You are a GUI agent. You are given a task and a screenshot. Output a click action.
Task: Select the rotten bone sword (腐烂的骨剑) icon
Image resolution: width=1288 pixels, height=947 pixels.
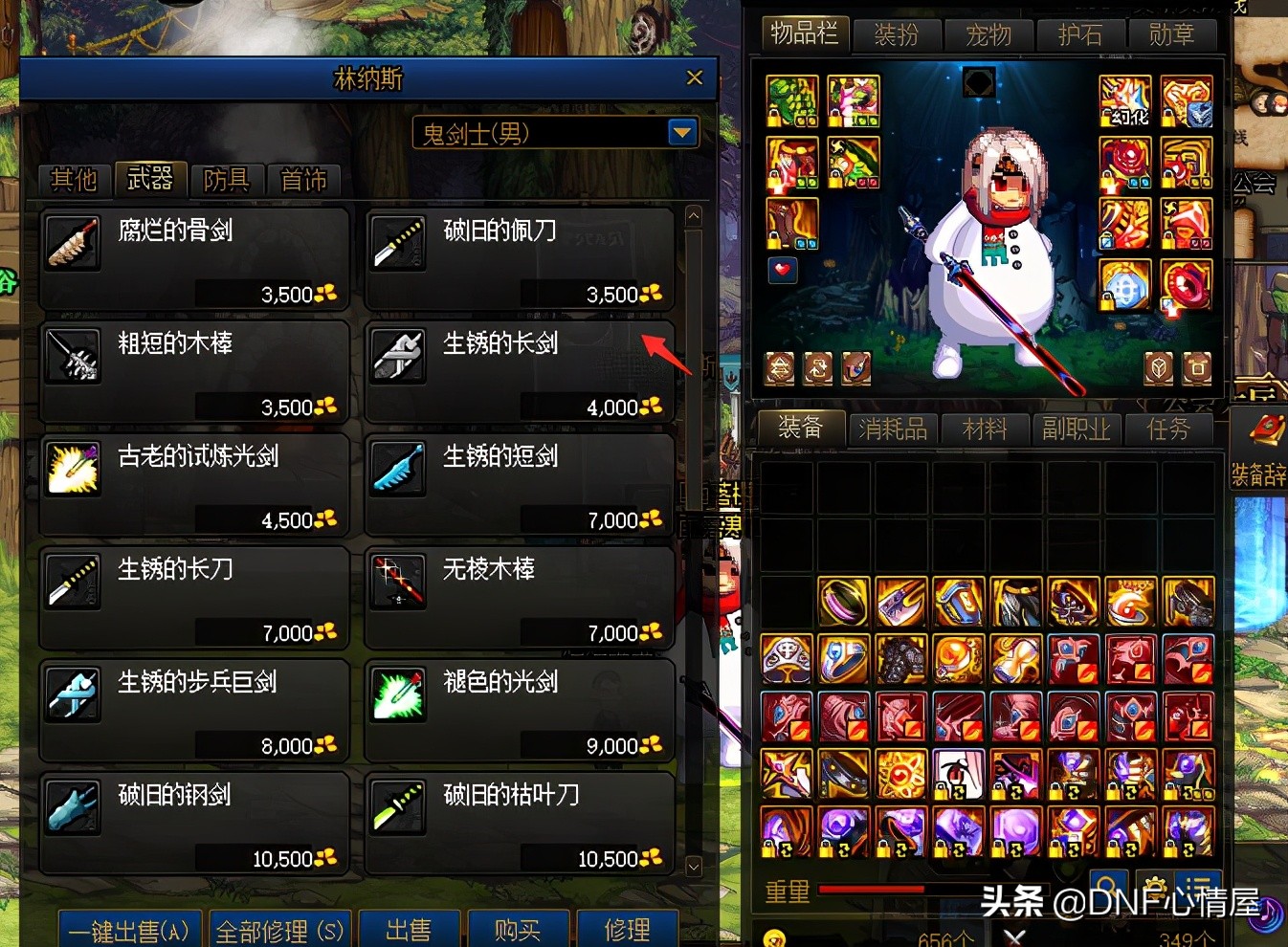coord(72,242)
